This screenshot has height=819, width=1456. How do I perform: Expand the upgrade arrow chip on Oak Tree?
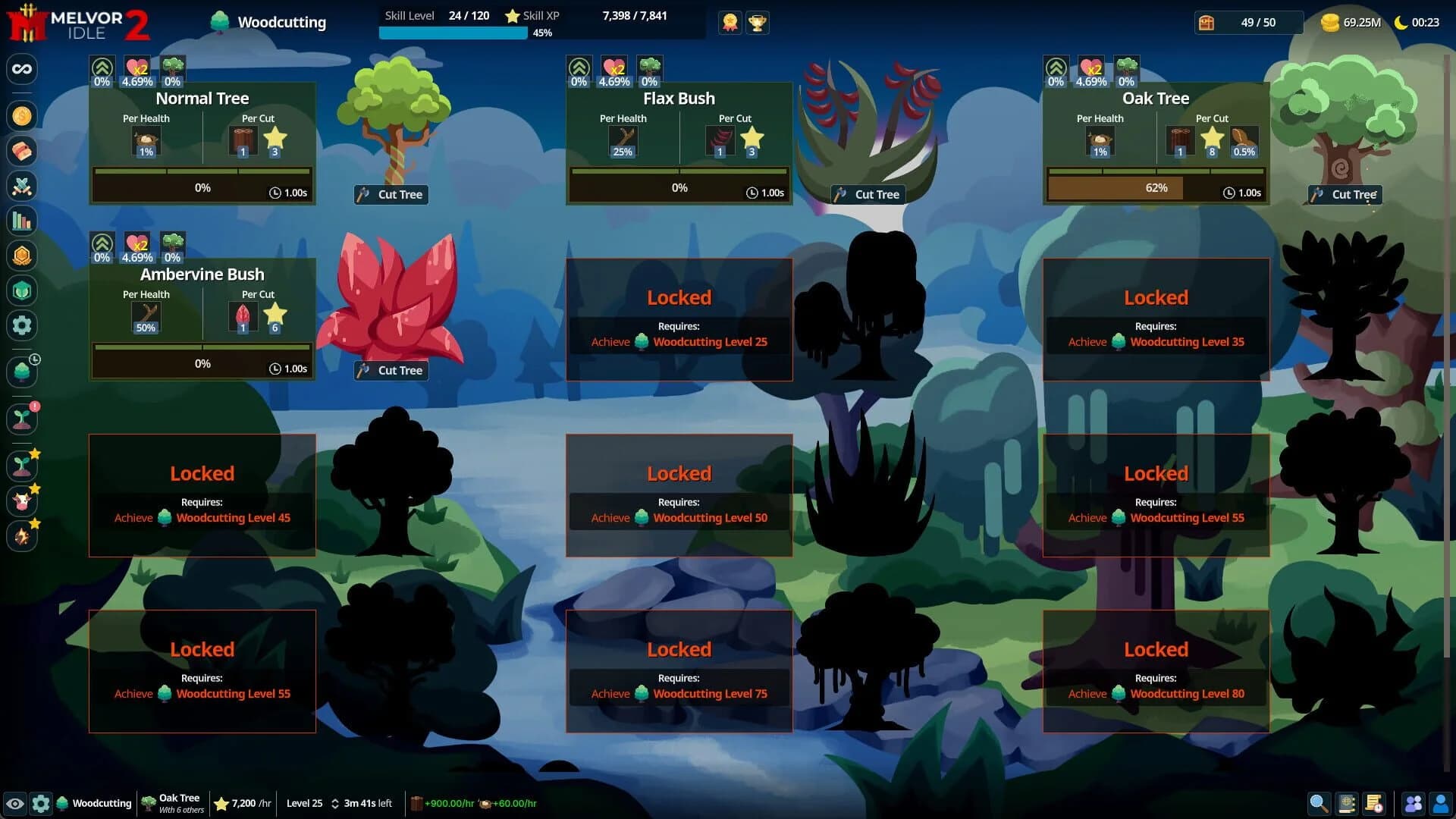click(1056, 71)
